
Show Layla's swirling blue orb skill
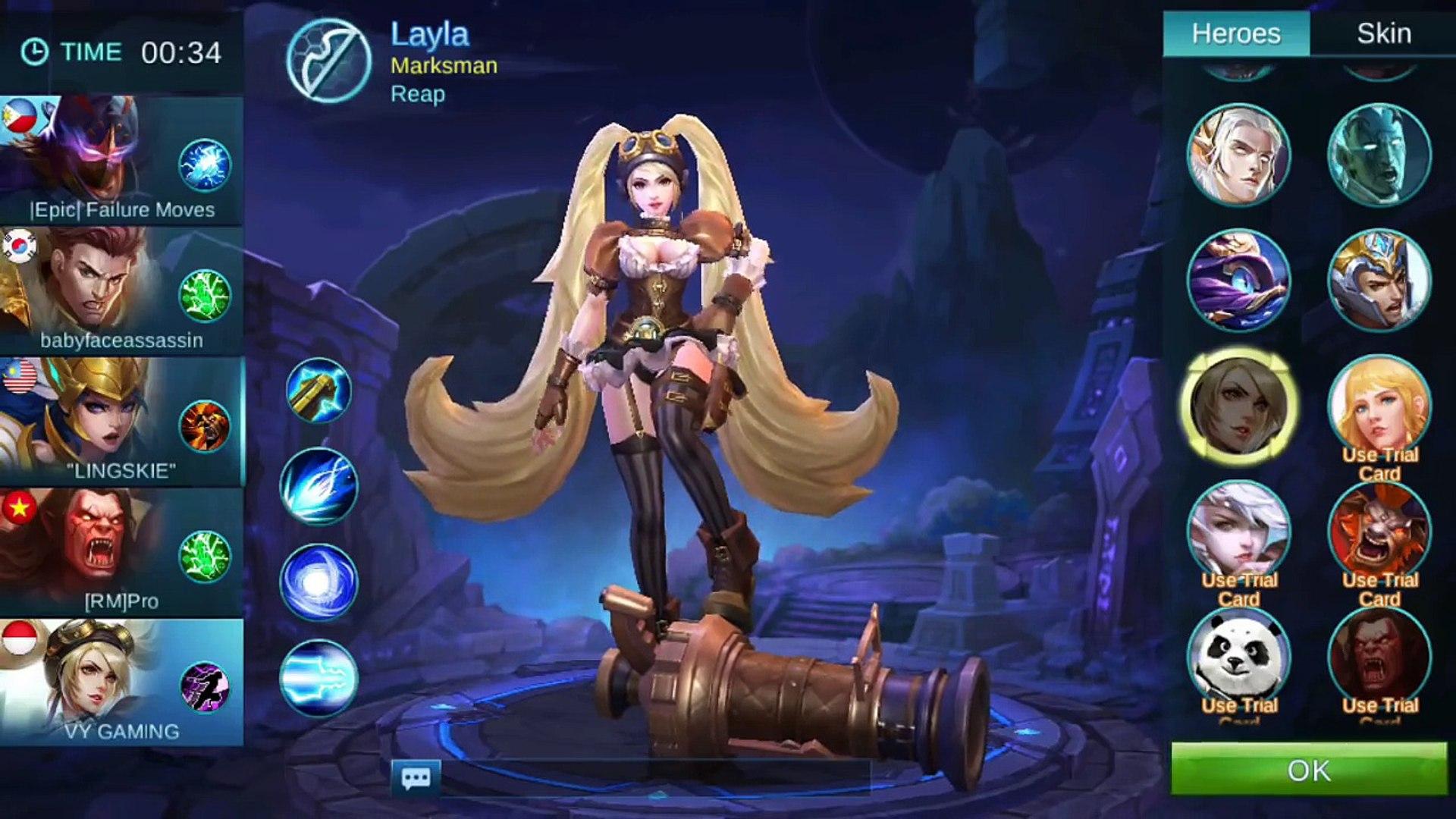click(318, 582)
